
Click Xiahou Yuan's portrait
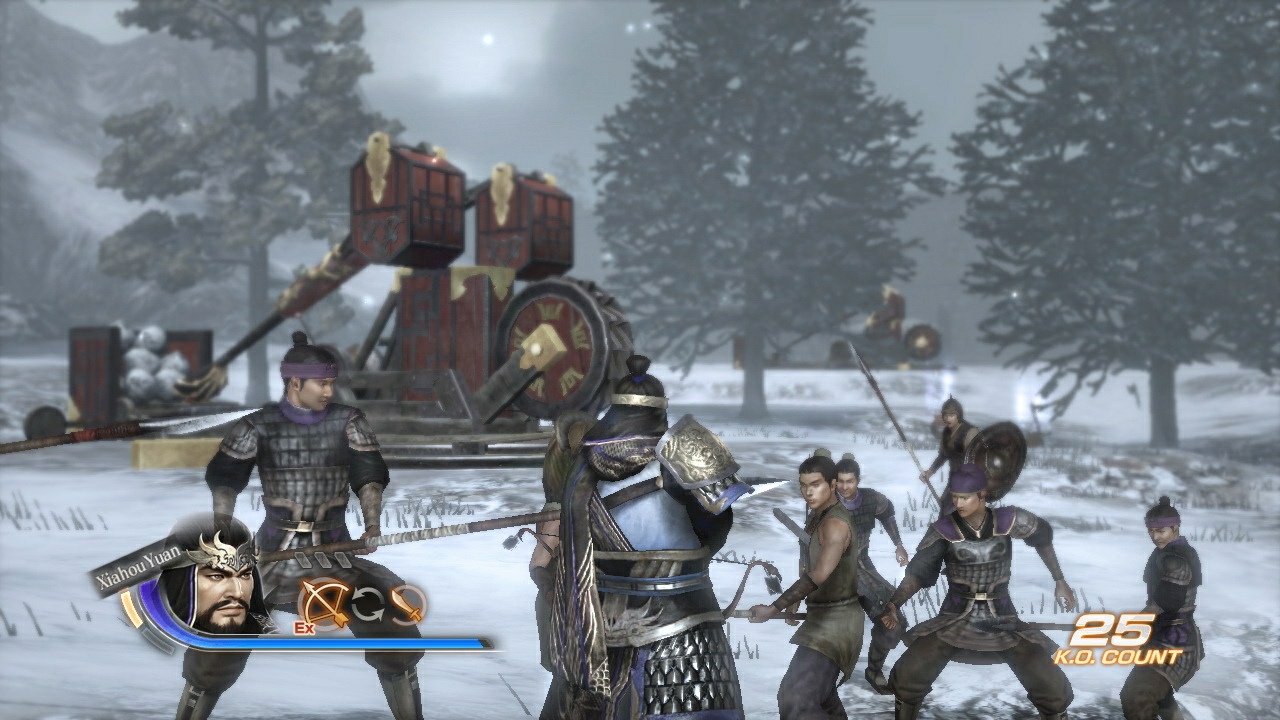click(x=221, y=592)
